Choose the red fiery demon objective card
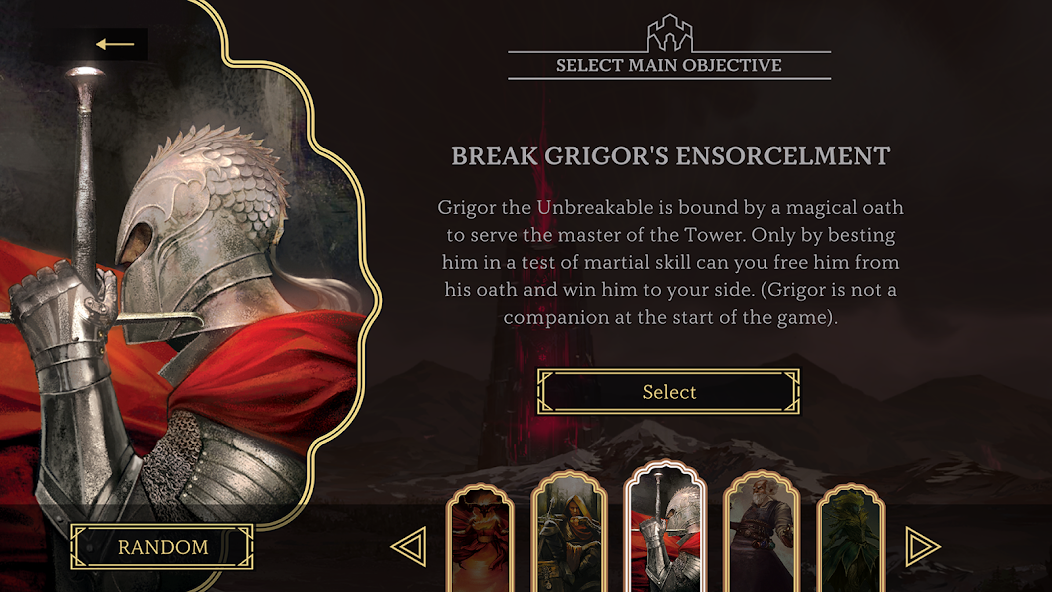 tap(479, 540)
